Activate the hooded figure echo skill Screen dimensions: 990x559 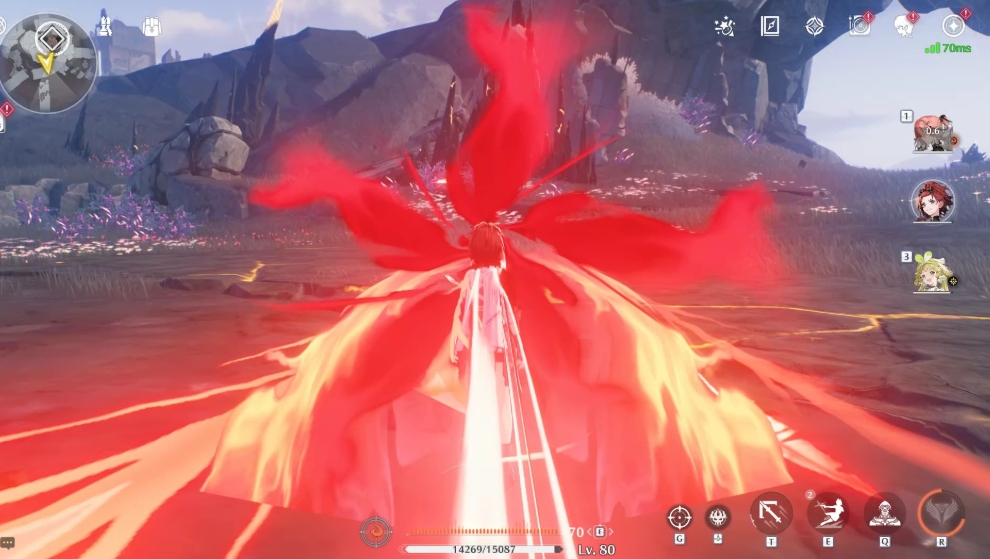pyautogui.click(x=884, y=513)
